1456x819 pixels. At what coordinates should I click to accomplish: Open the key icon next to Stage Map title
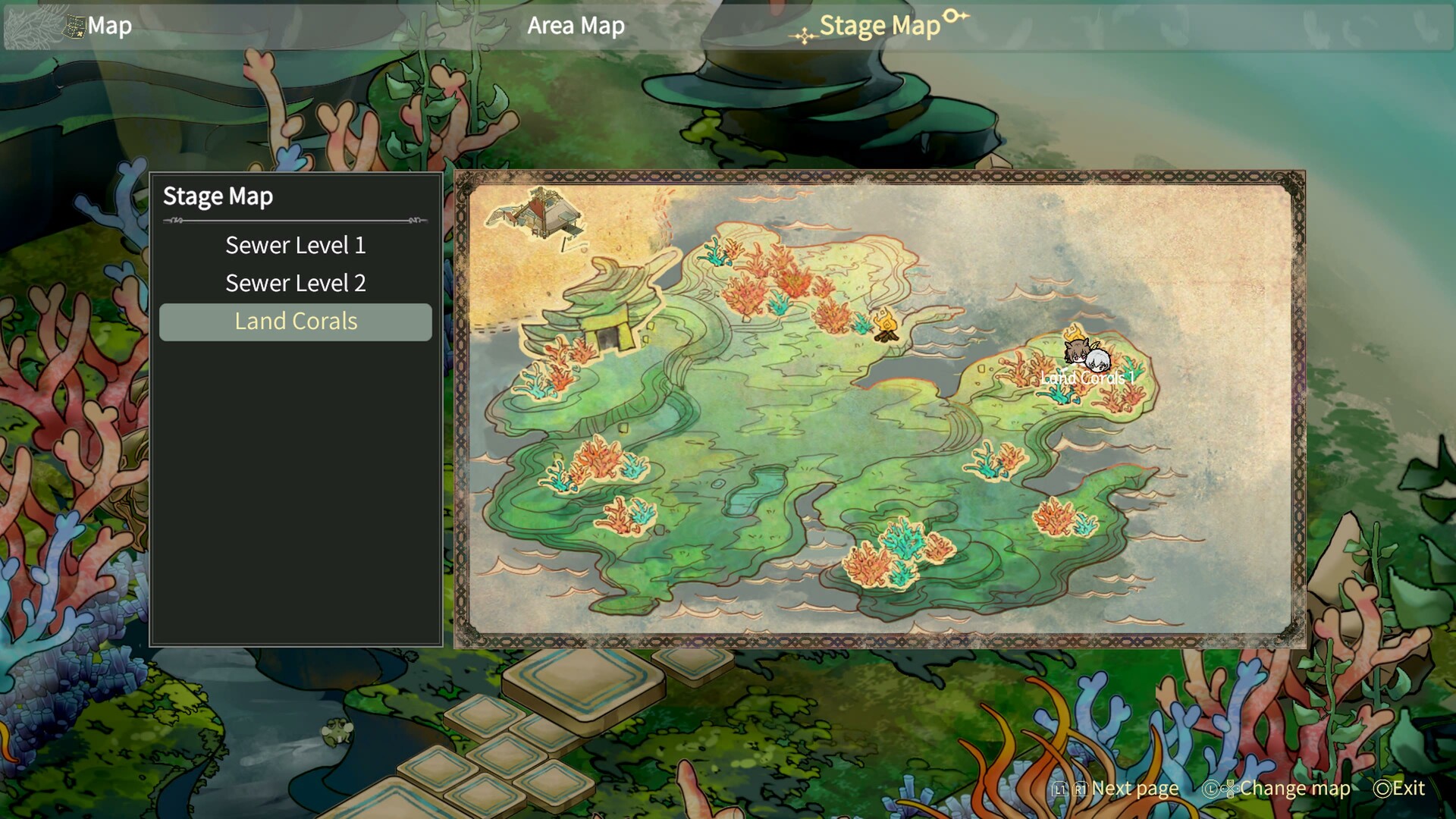955,17
